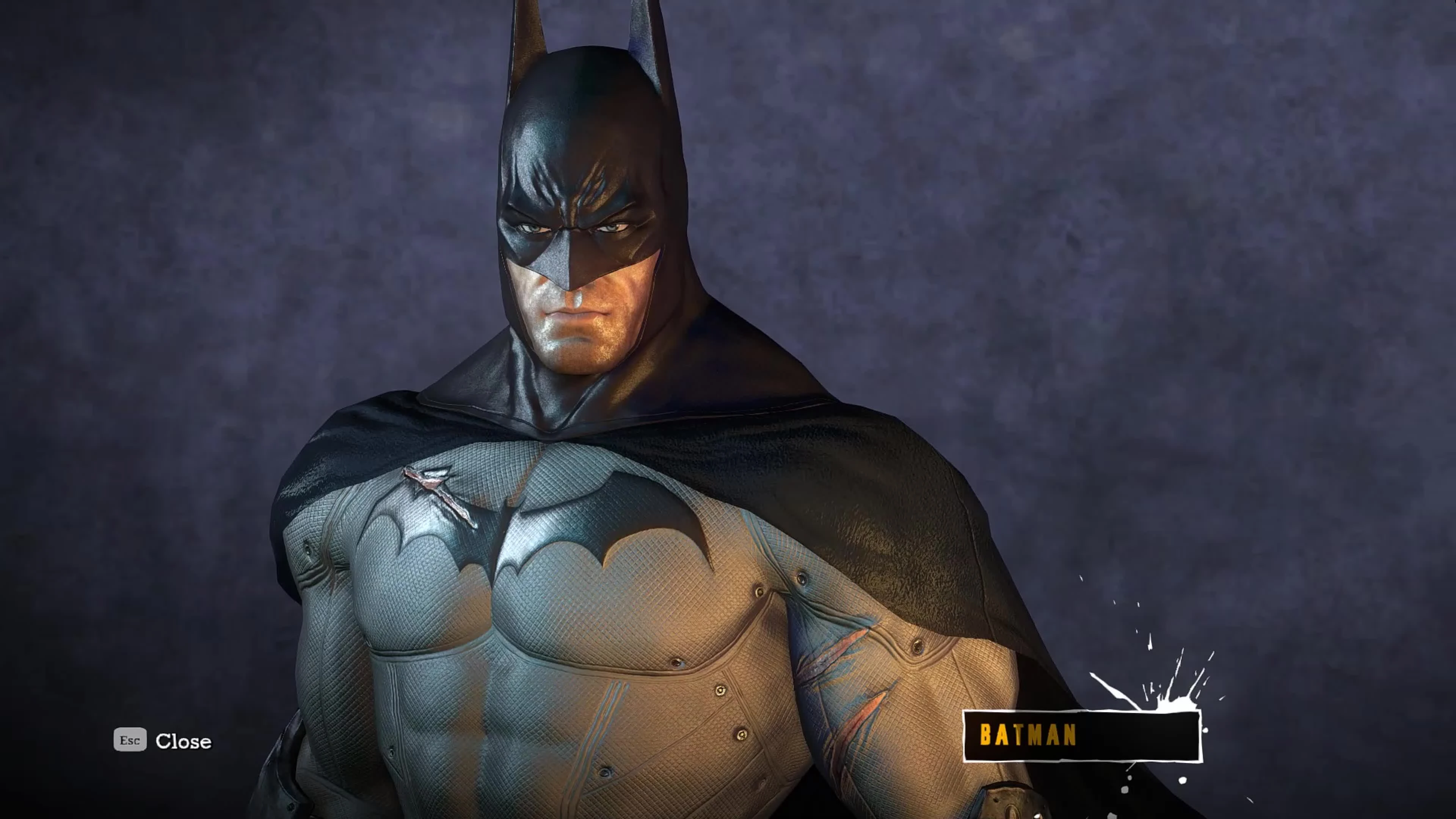1456x819 pixels.
Task: Click the Esc key icon
Action: [130, 741]
